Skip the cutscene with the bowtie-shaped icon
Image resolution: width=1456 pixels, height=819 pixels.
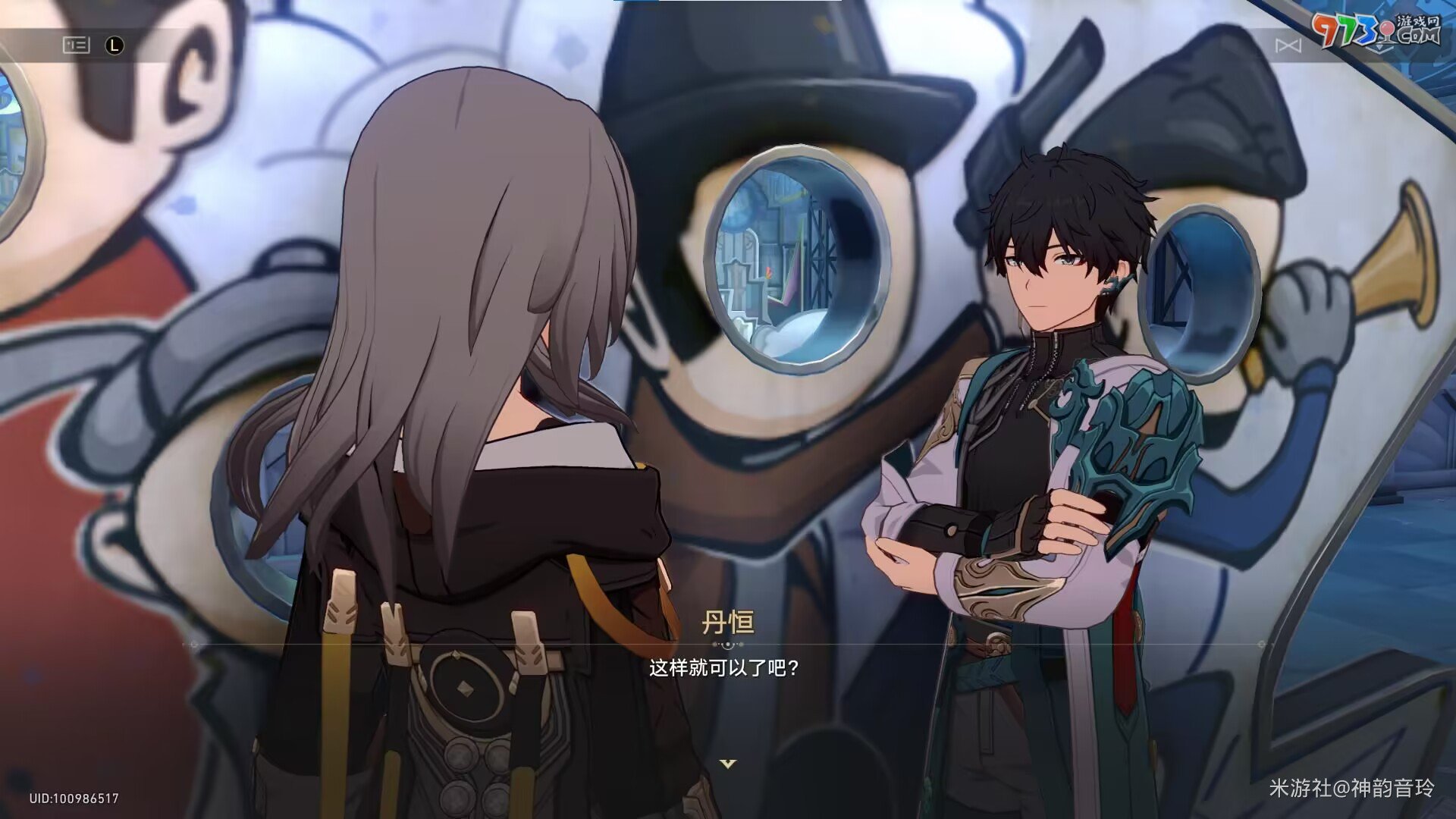tap(1288, 46)
